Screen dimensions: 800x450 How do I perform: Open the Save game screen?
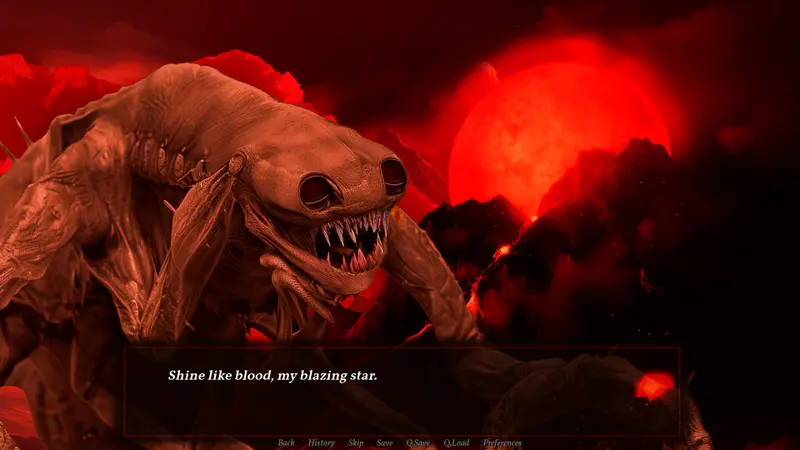385,442
